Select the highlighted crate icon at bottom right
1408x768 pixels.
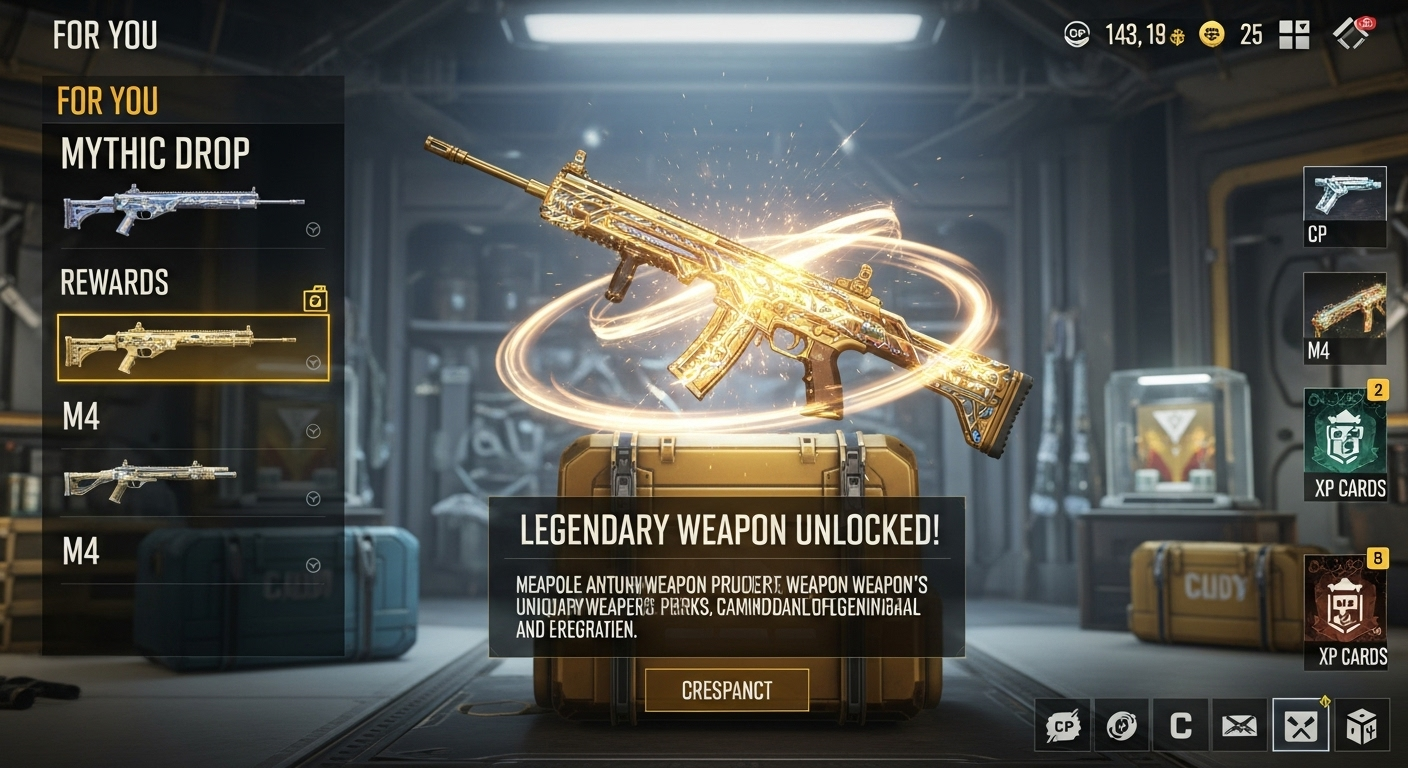click(1300, 725)
